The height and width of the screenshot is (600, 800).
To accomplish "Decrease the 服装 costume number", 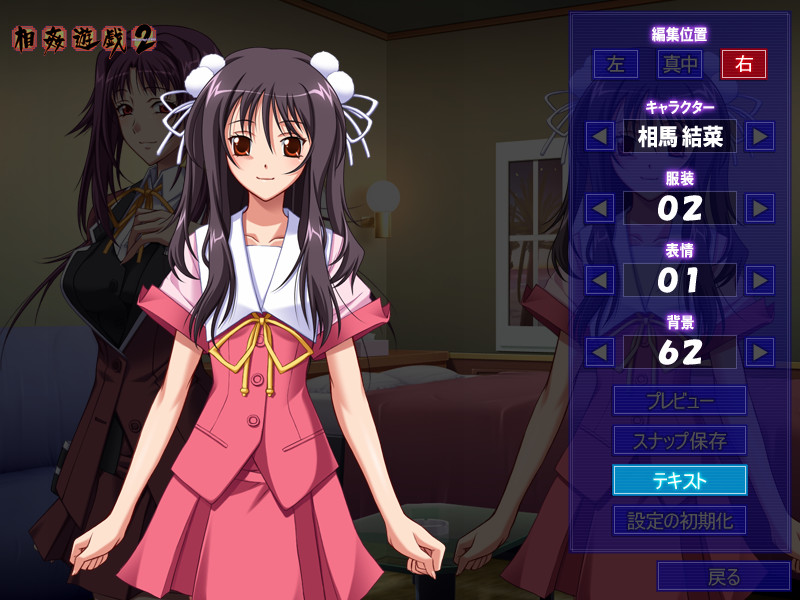I will [x=600, y=208].
